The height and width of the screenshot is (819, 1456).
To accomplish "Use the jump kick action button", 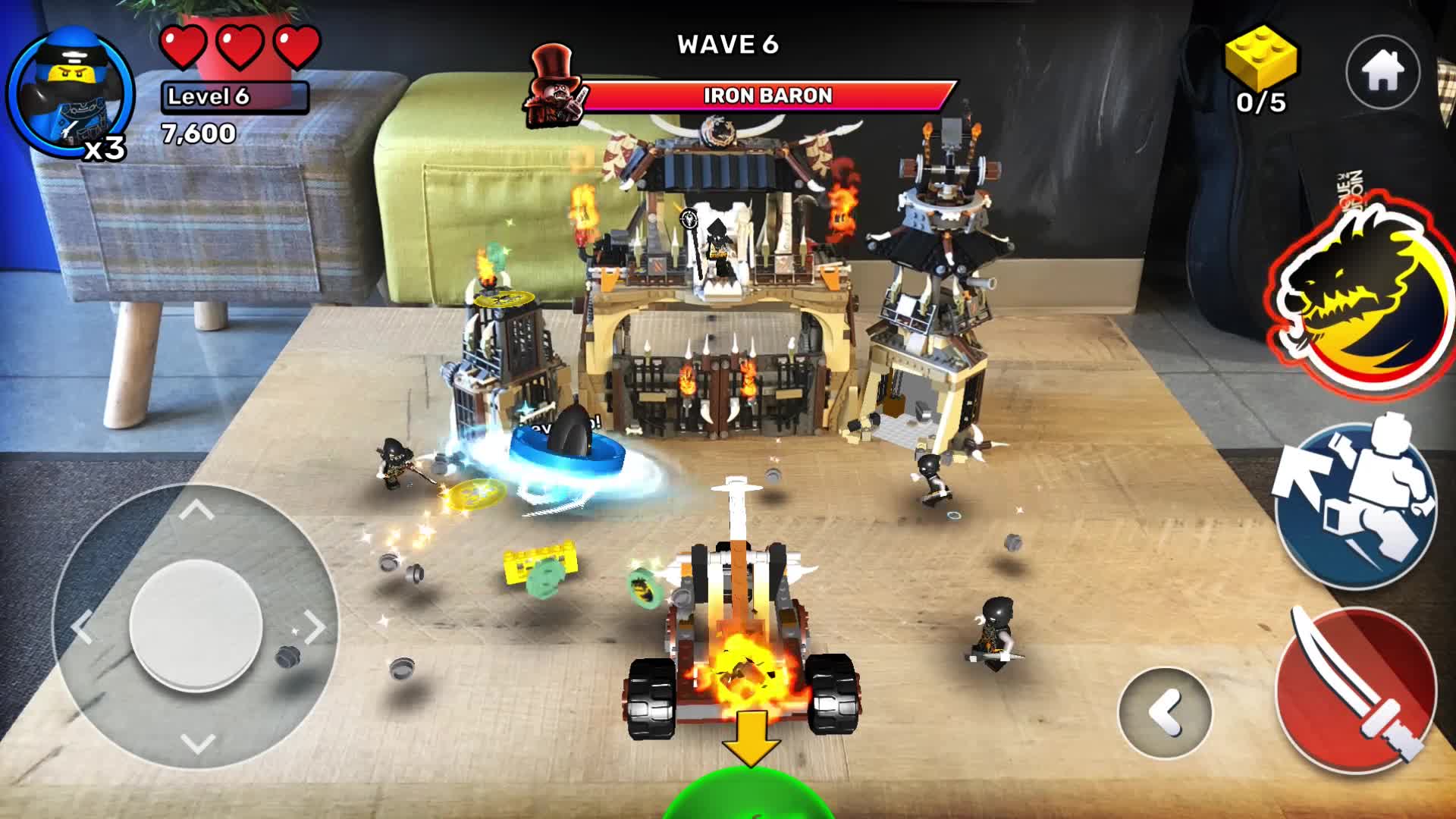I will point(1355,503).
